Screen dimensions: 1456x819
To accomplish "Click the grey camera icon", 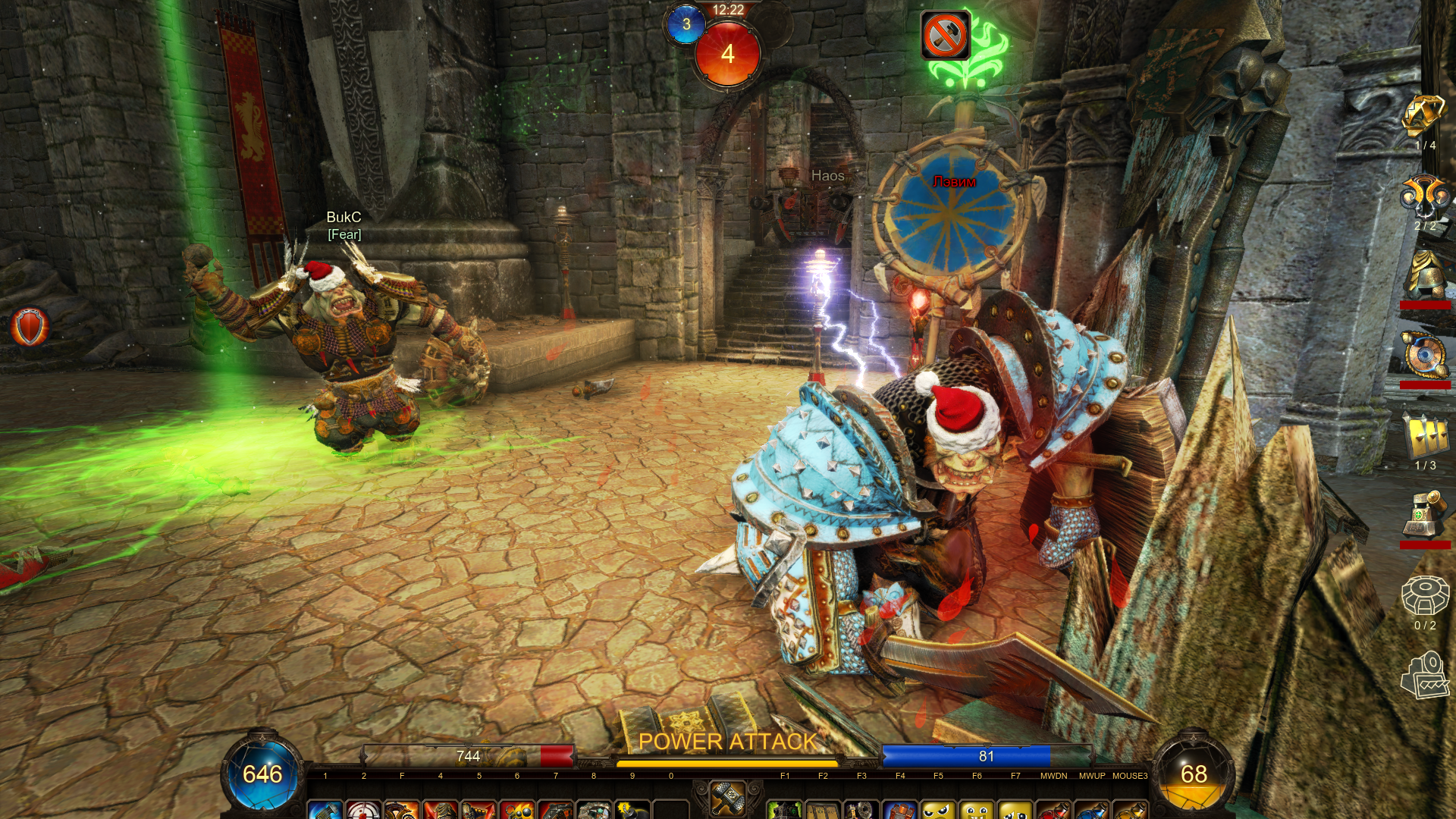I will pyautogui.click(x=1424, y=675).
